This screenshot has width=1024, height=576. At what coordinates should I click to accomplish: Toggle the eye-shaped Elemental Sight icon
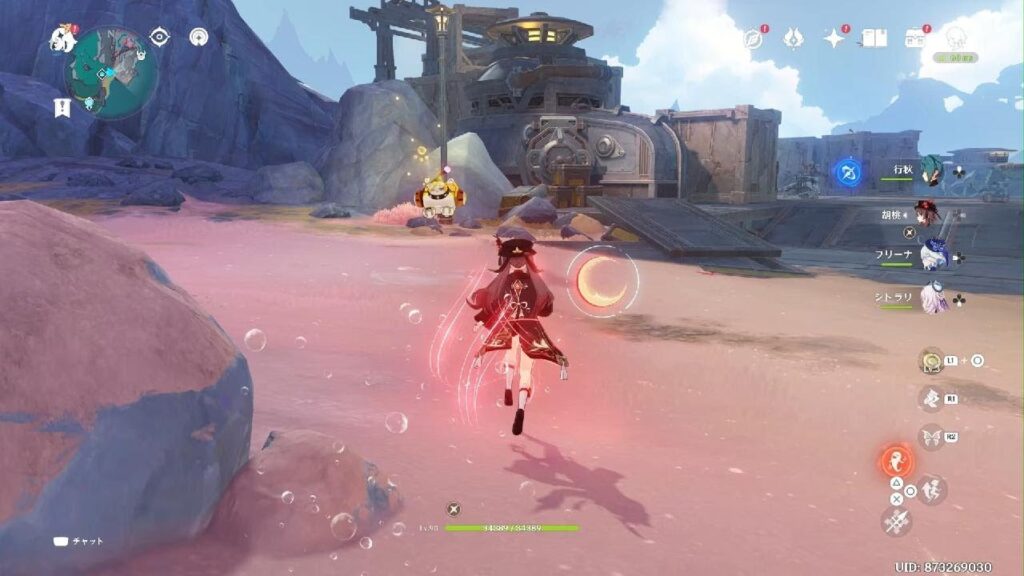click(160, 37)
